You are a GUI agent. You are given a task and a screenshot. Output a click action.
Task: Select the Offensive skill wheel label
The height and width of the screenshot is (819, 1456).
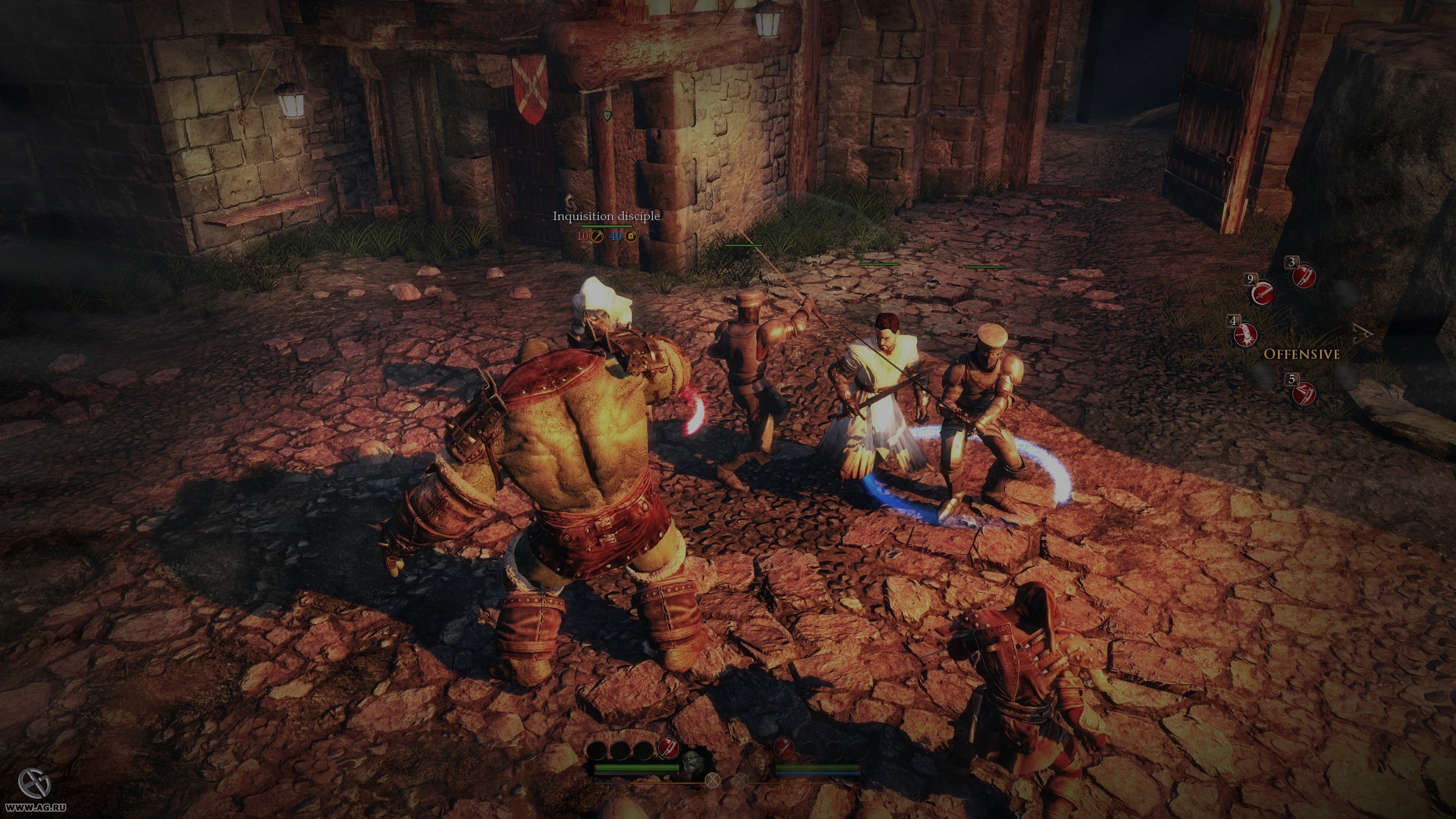1302,354
